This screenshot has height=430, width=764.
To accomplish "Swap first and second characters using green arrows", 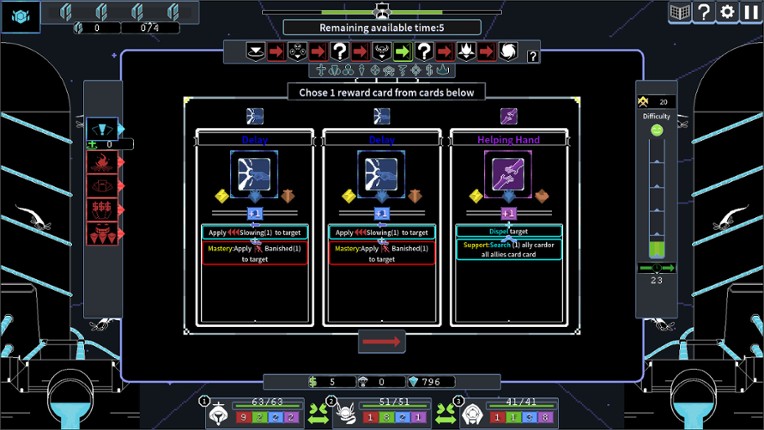I will tap(319, 412).
